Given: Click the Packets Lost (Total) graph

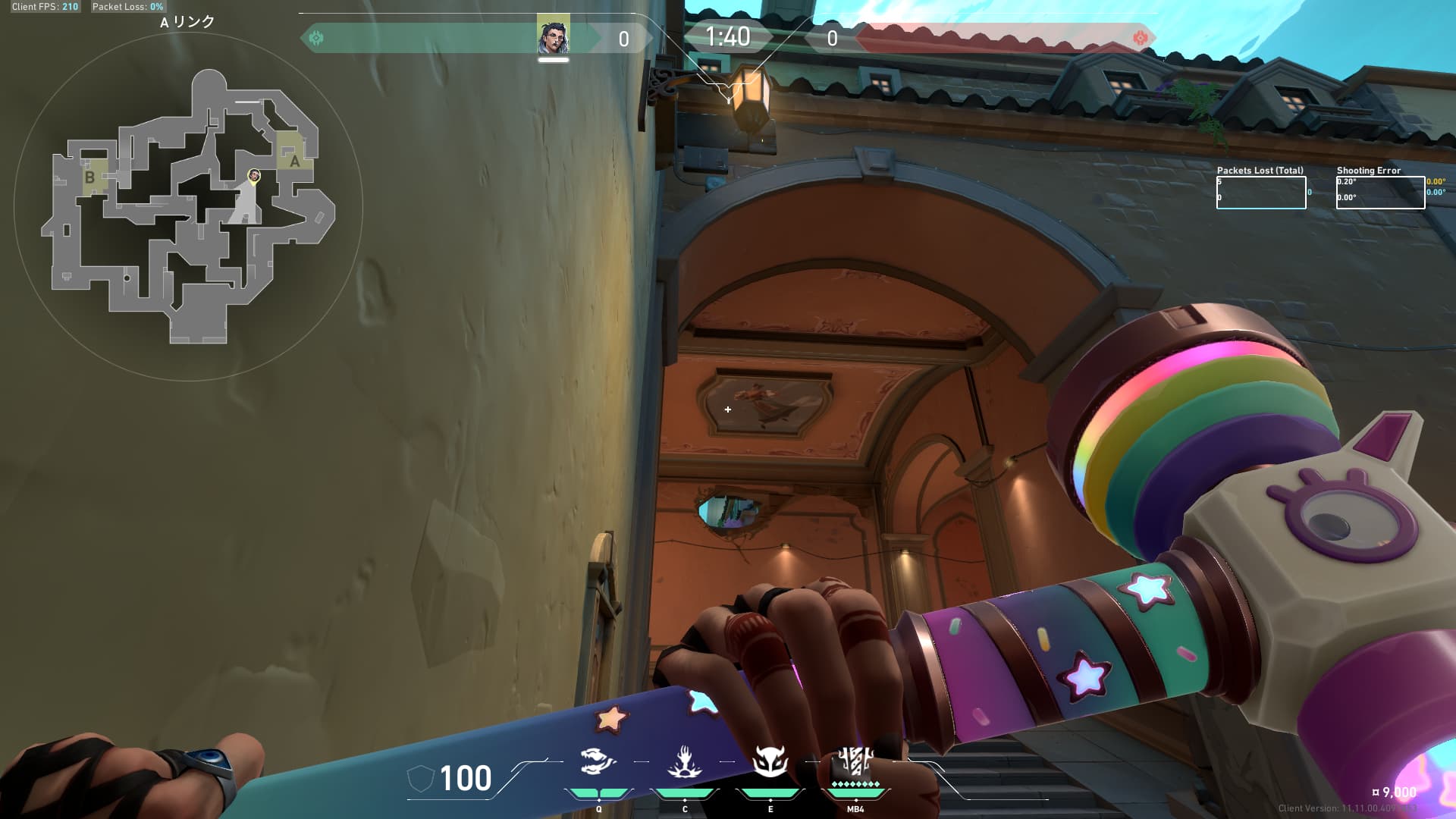Looking at the screenshot, I should pyautogui.click(x=1260, y=193).
